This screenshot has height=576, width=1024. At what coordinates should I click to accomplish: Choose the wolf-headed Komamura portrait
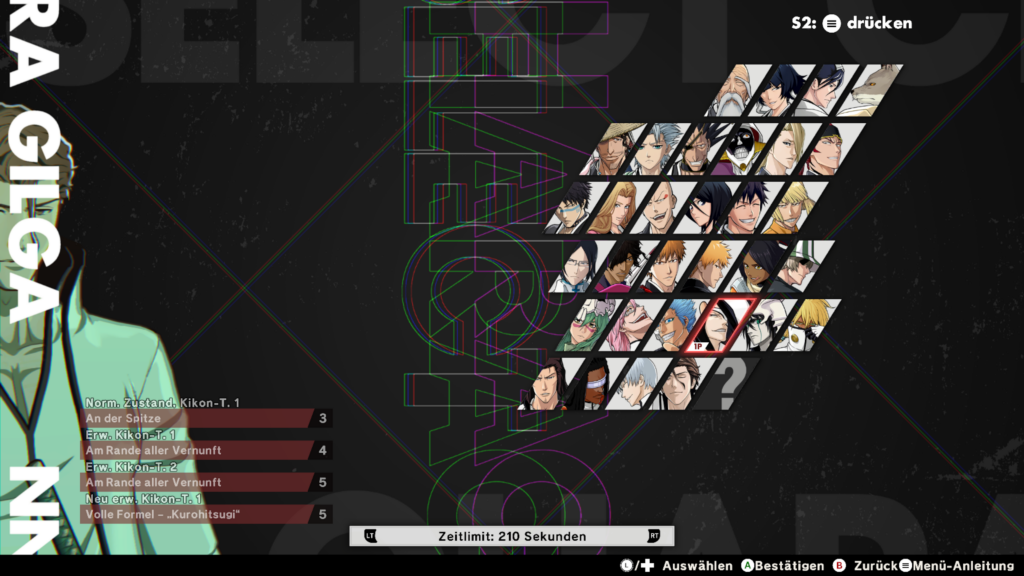(872, 91)
